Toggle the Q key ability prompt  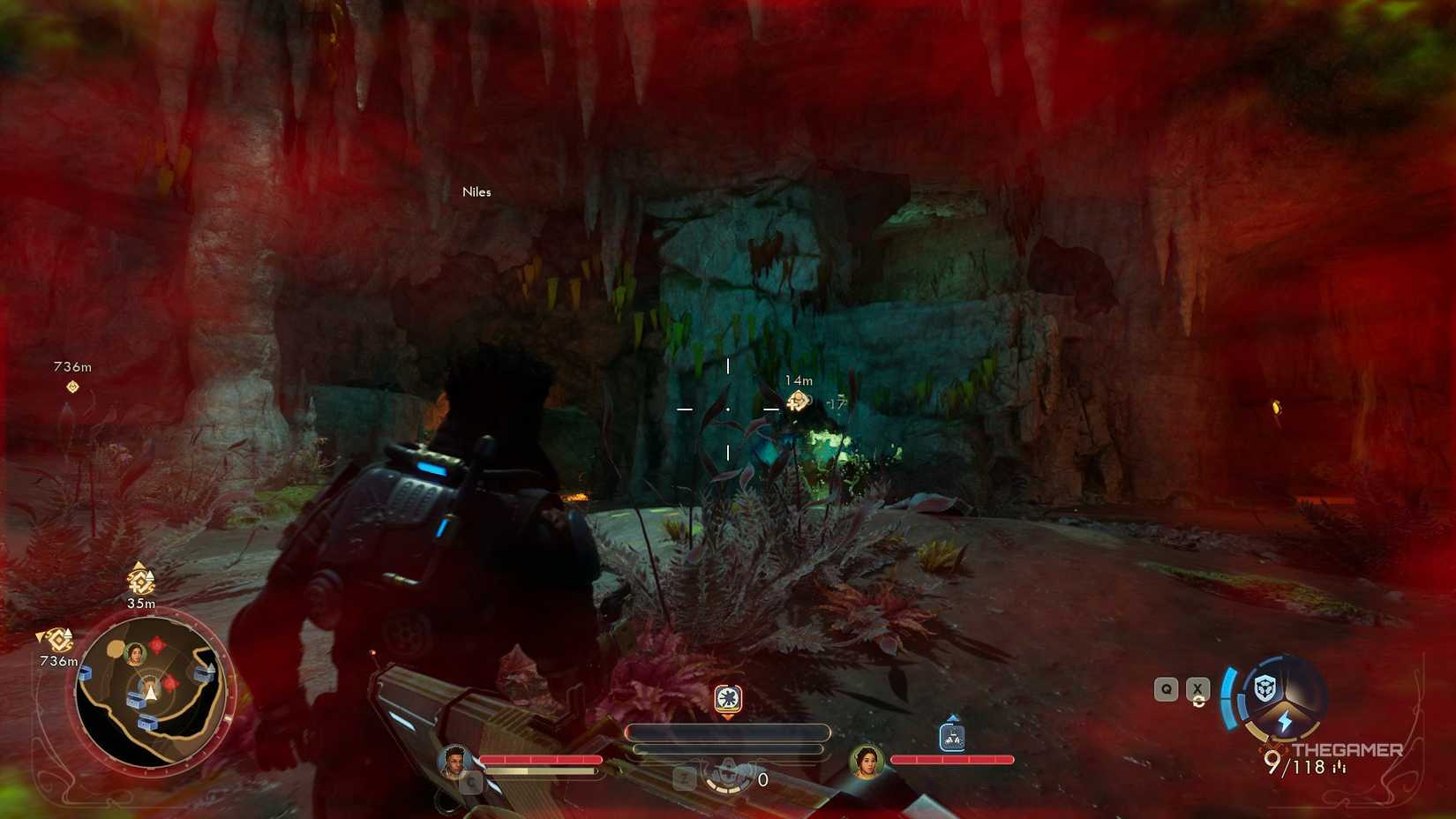click(x=1166, y=688)
